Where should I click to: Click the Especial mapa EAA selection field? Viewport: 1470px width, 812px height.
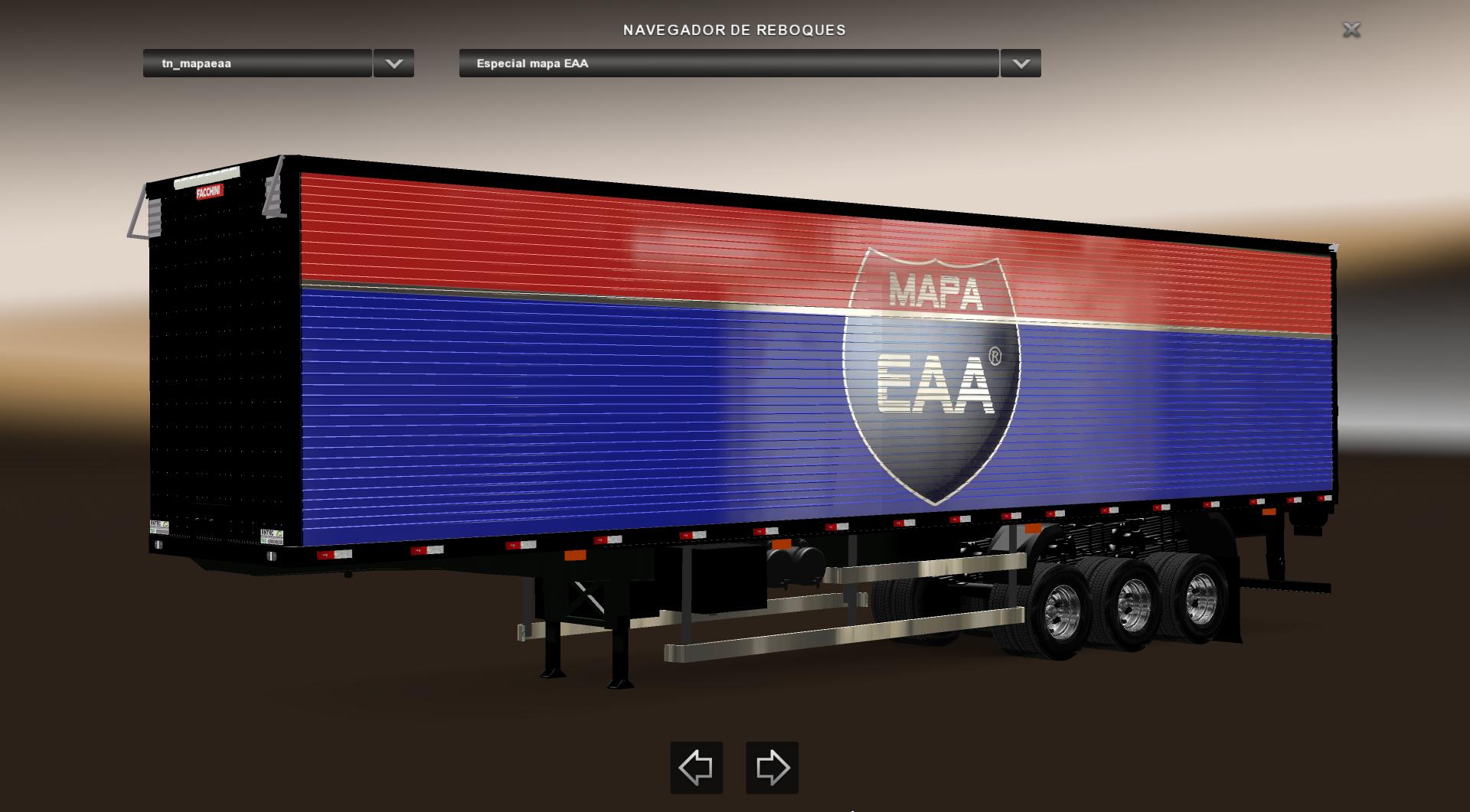728,64
